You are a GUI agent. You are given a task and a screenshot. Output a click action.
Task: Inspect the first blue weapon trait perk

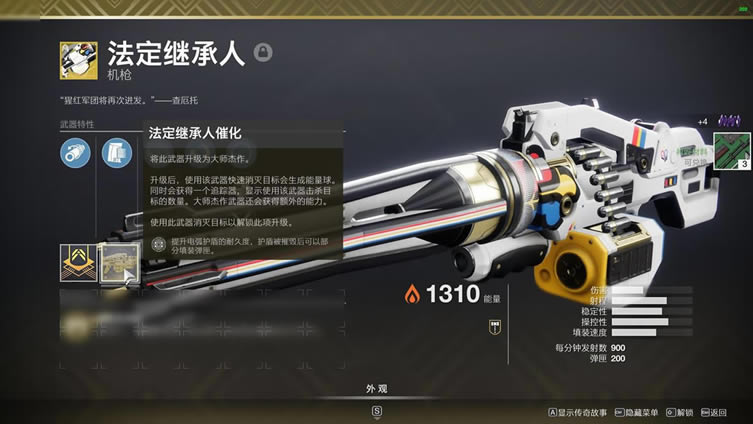pyautogui.click(x=75, y=152)
